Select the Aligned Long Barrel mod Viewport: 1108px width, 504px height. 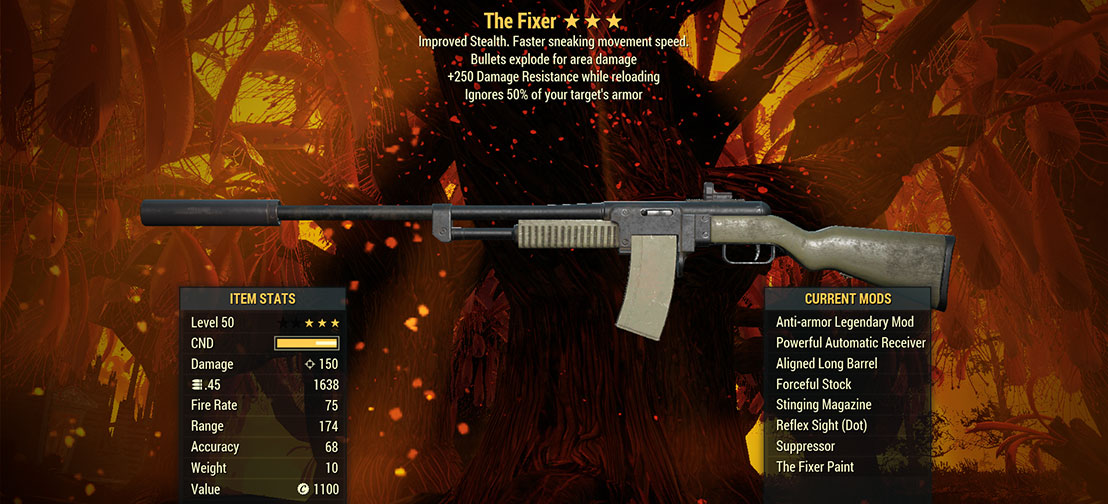(826, 364)
